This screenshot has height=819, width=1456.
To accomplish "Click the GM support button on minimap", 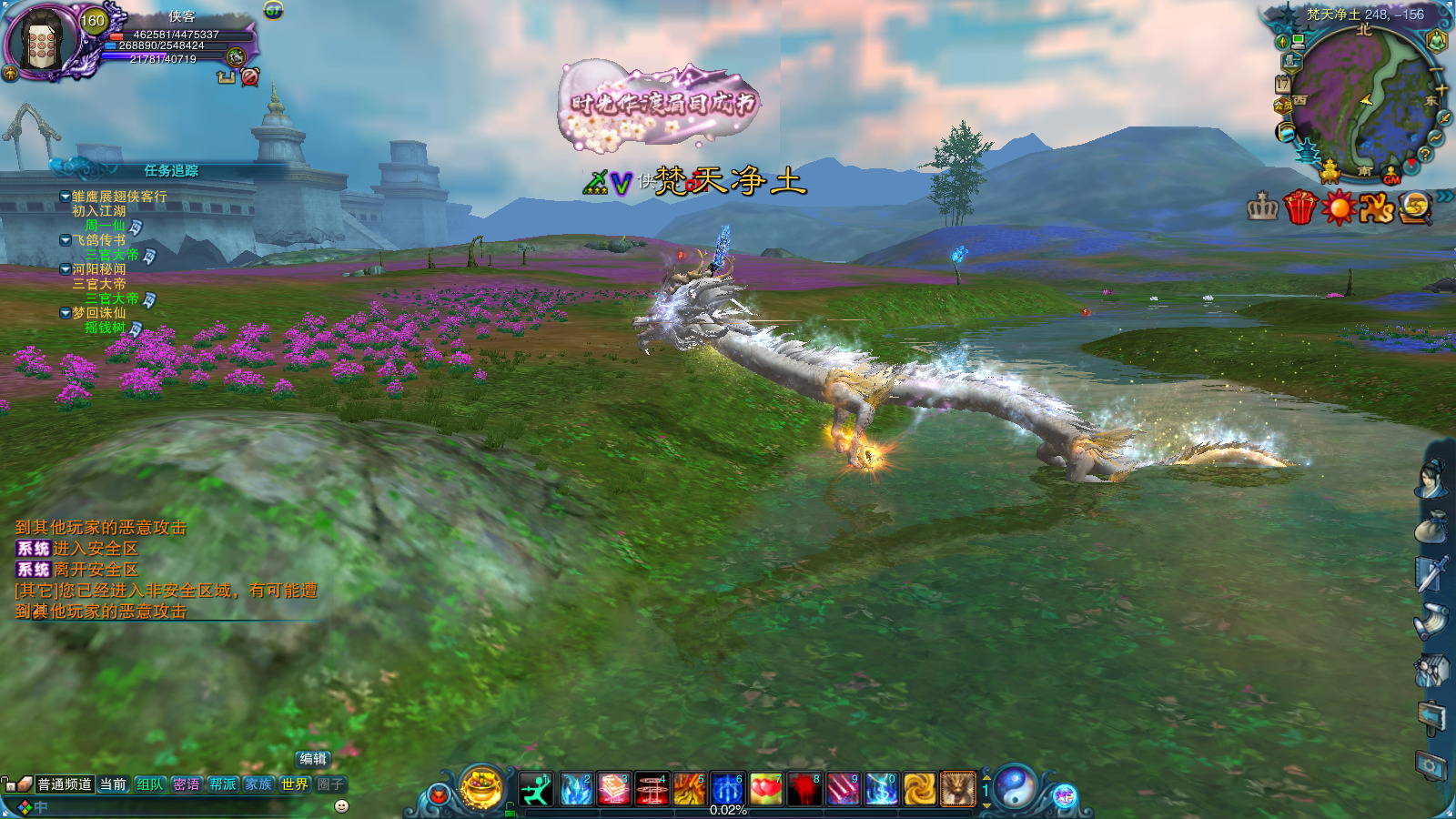I will point(1391,178).
